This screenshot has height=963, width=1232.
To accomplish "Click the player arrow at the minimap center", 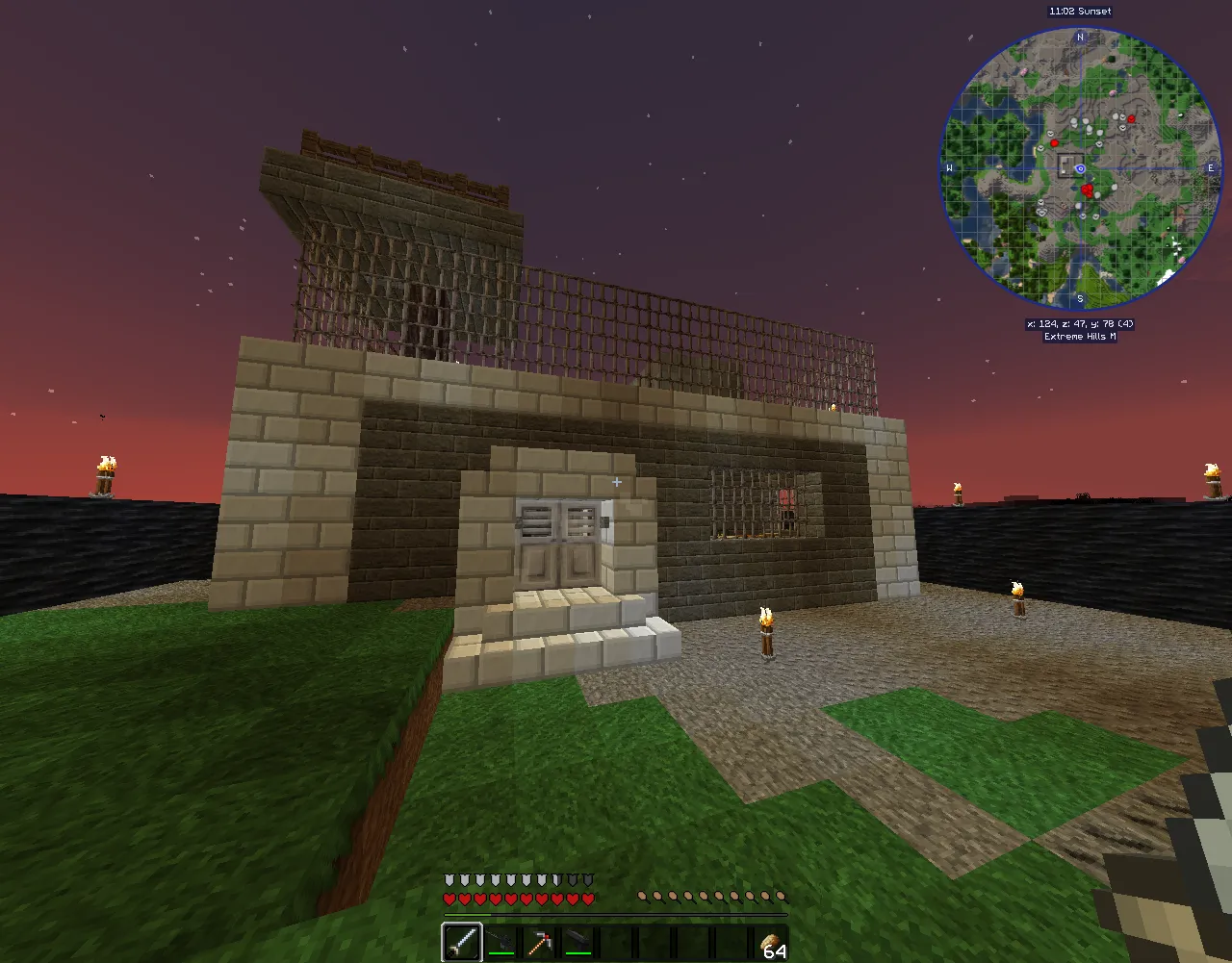I will coord(1080,168).
